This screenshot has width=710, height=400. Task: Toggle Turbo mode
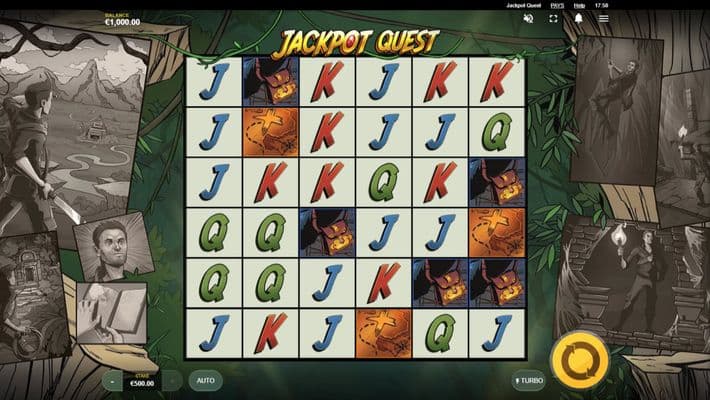(529, 381)
